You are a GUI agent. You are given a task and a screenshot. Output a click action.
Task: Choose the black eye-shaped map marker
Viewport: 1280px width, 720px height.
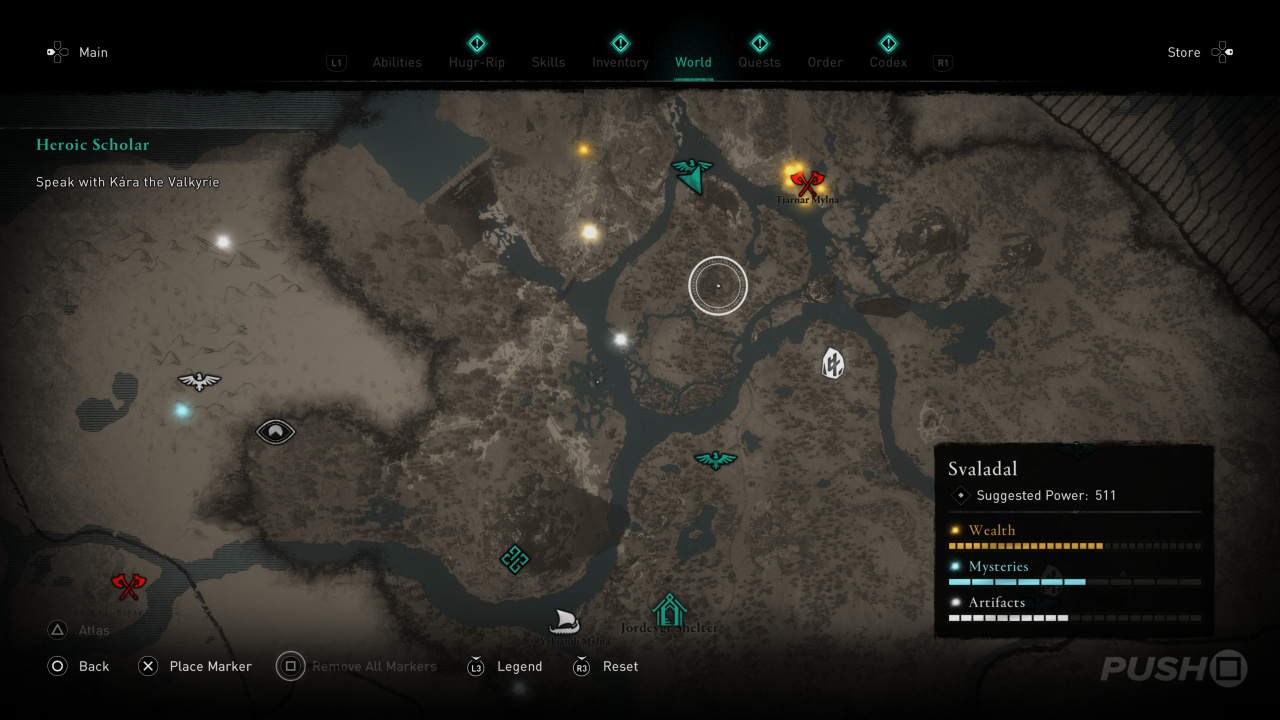(x=275, y=431)
